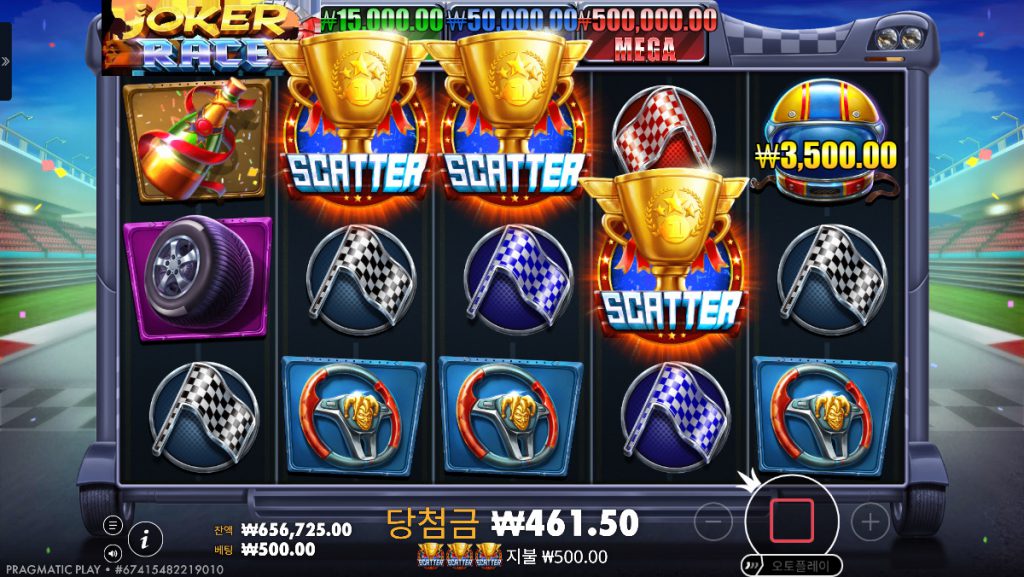The height and width of the screenshot is (577, 1024).
Task: Open the hamburger menu icon
Action: 113,526
